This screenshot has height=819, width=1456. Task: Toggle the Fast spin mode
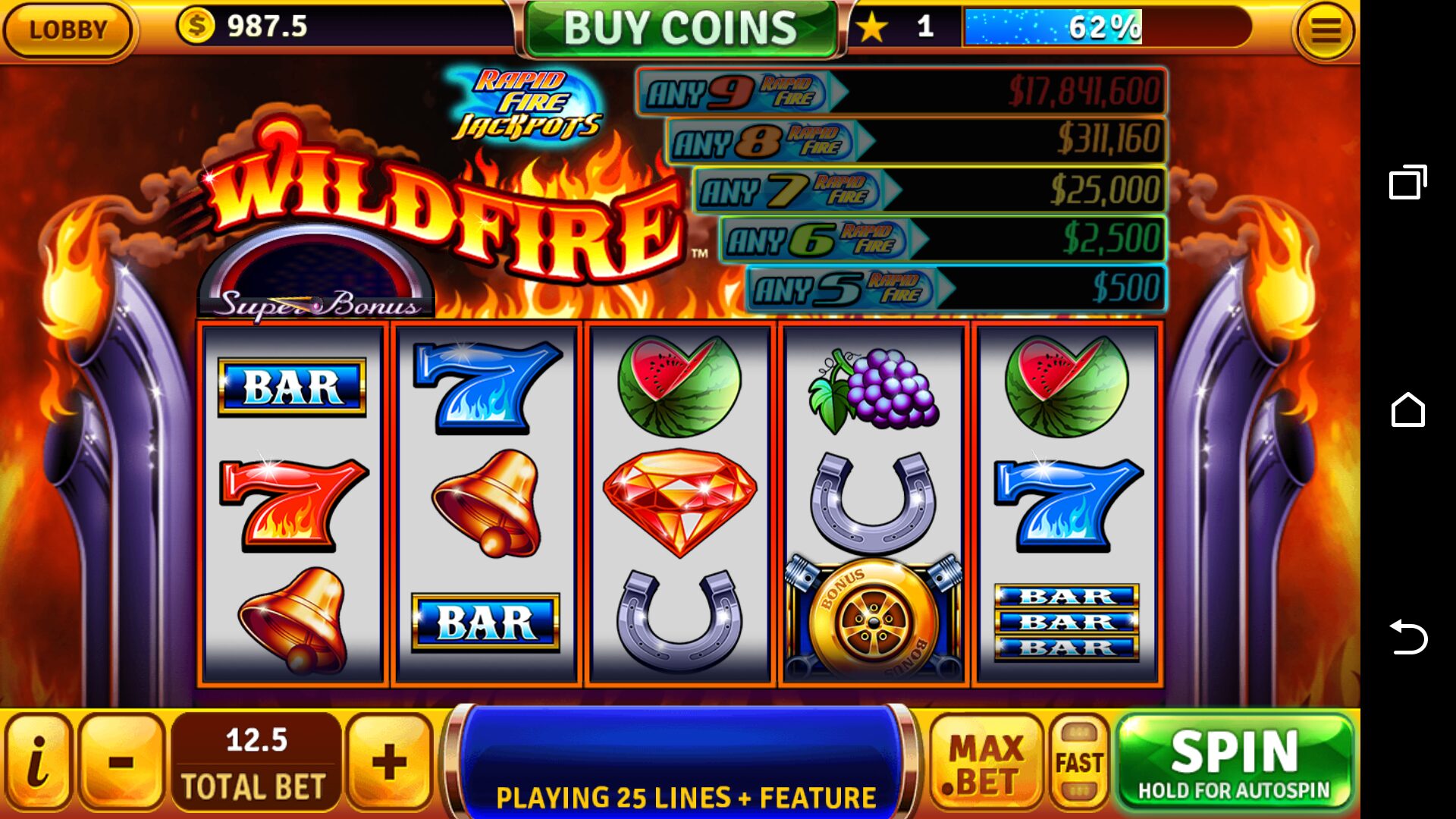point(1079,763)
